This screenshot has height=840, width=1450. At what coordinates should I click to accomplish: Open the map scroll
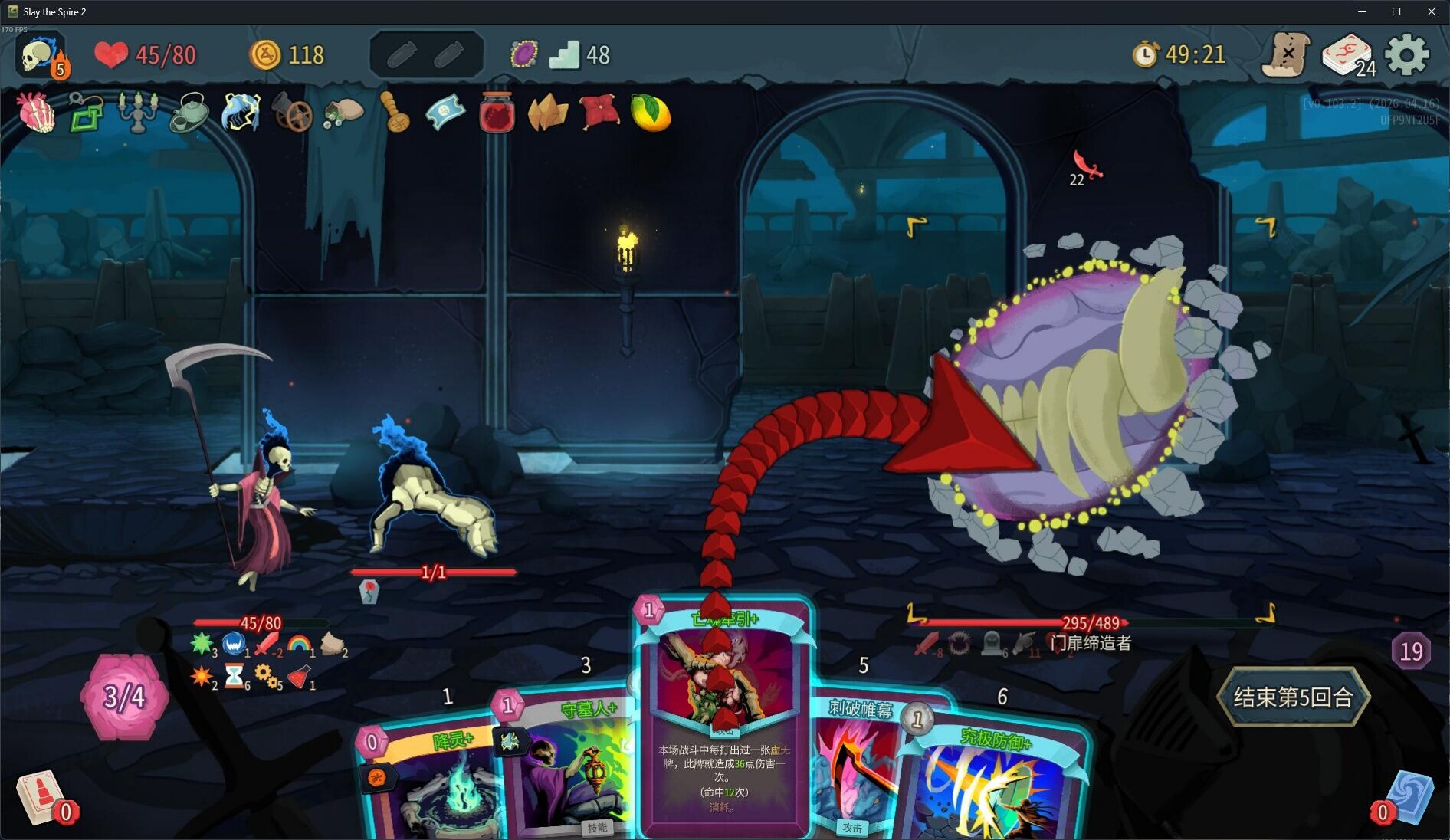tap(1287, 55)
